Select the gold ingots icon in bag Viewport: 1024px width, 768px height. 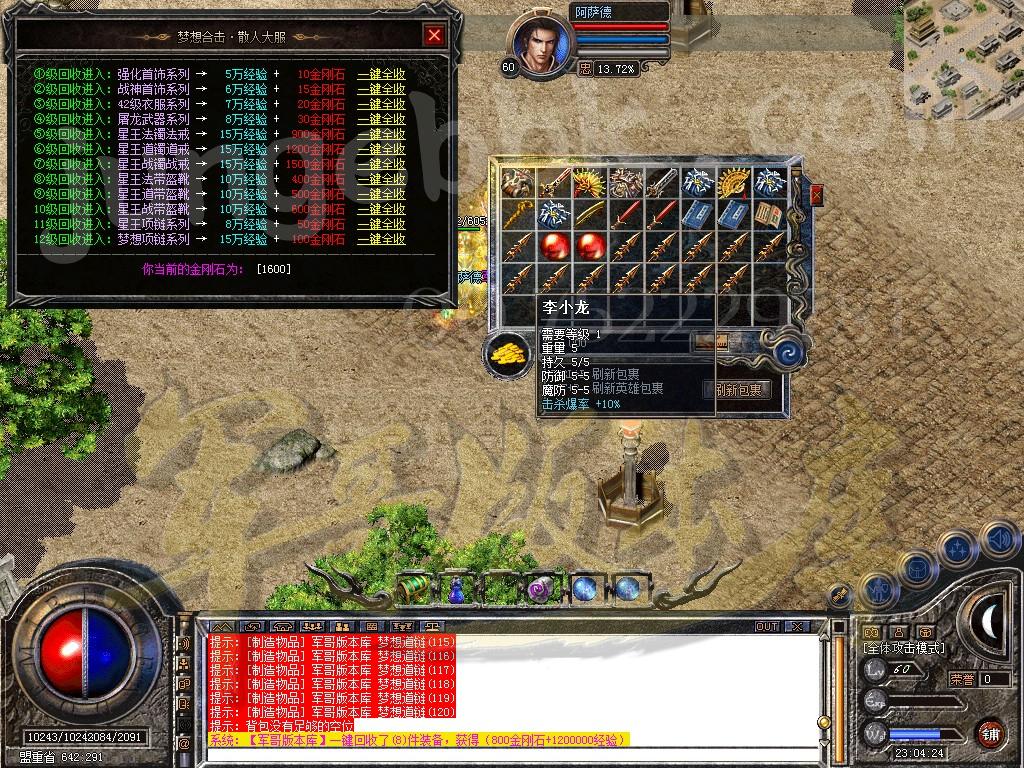[505, 353]
